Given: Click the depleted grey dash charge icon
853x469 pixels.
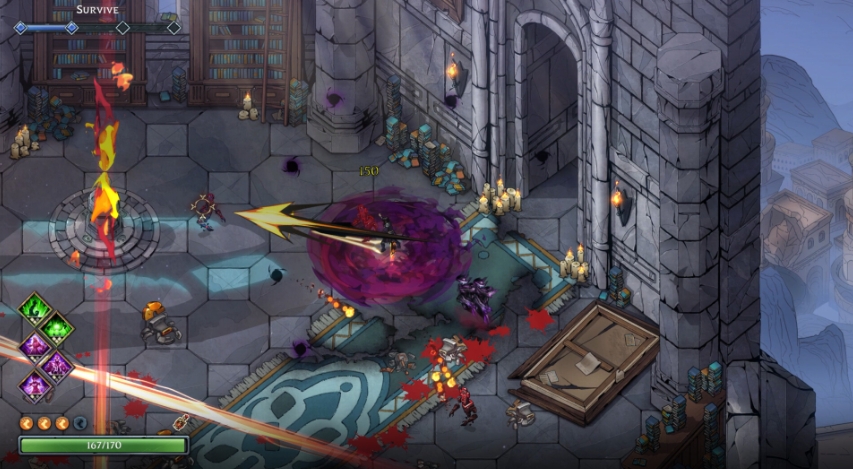Looking at the screenshot, I should tap(79, 423).
